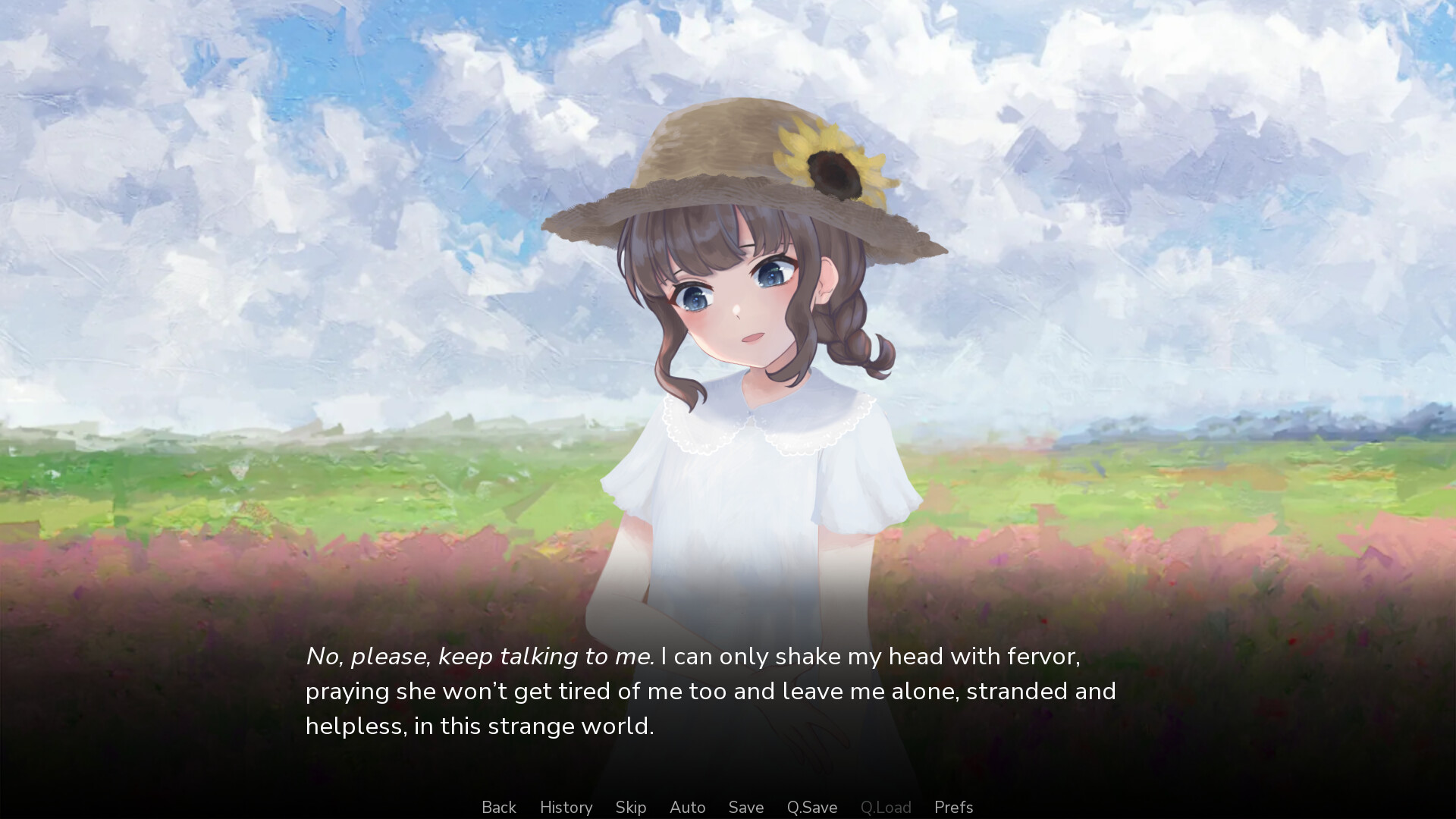Open the Save screen
The height and width of the screenshot is (819, 1456).
coord(745,807)
